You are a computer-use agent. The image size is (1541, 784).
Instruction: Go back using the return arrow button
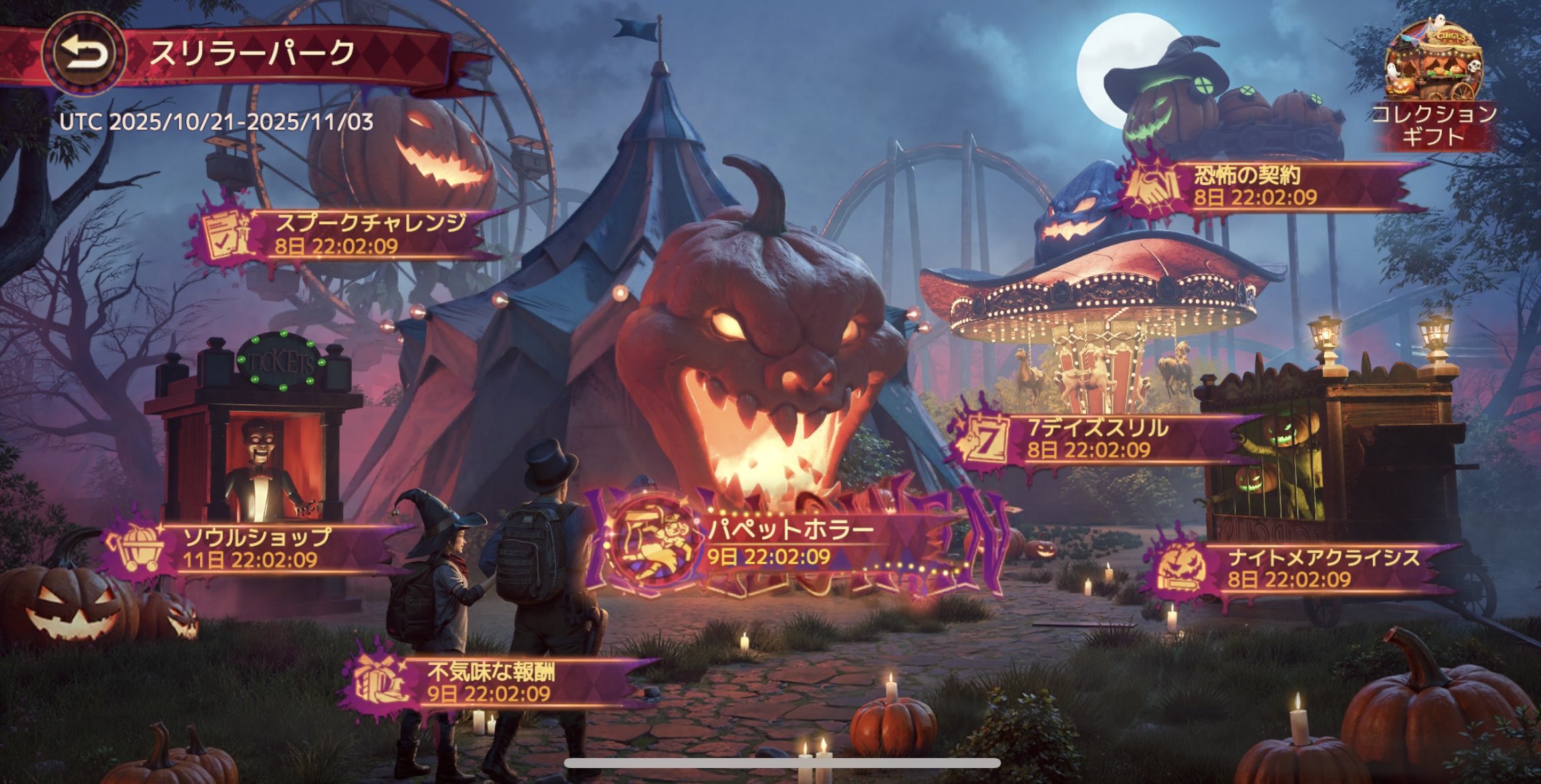84,55
